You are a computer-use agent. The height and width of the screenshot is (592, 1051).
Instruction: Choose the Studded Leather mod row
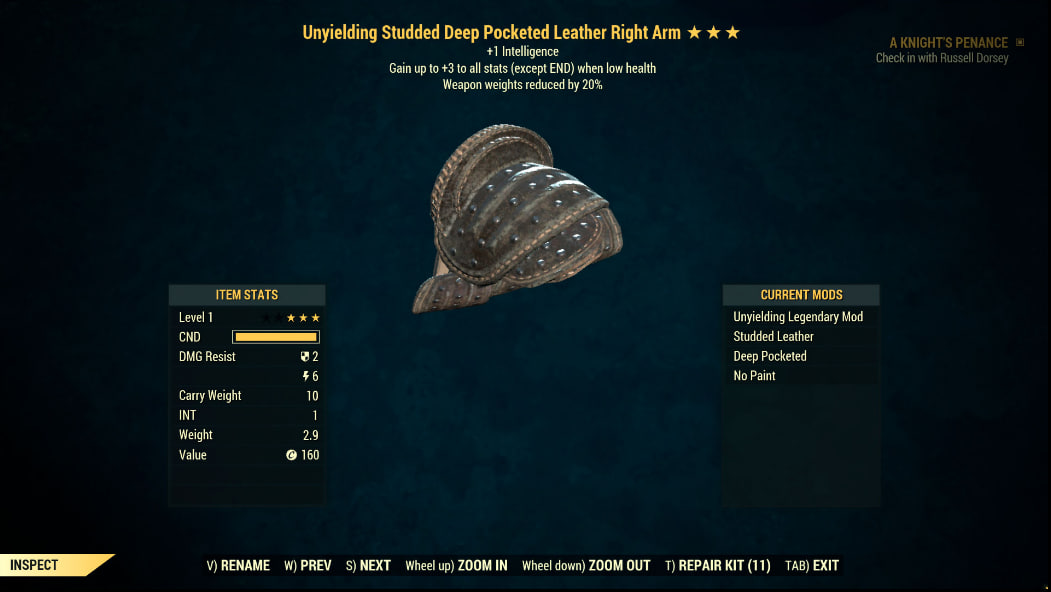pos(774,337)
